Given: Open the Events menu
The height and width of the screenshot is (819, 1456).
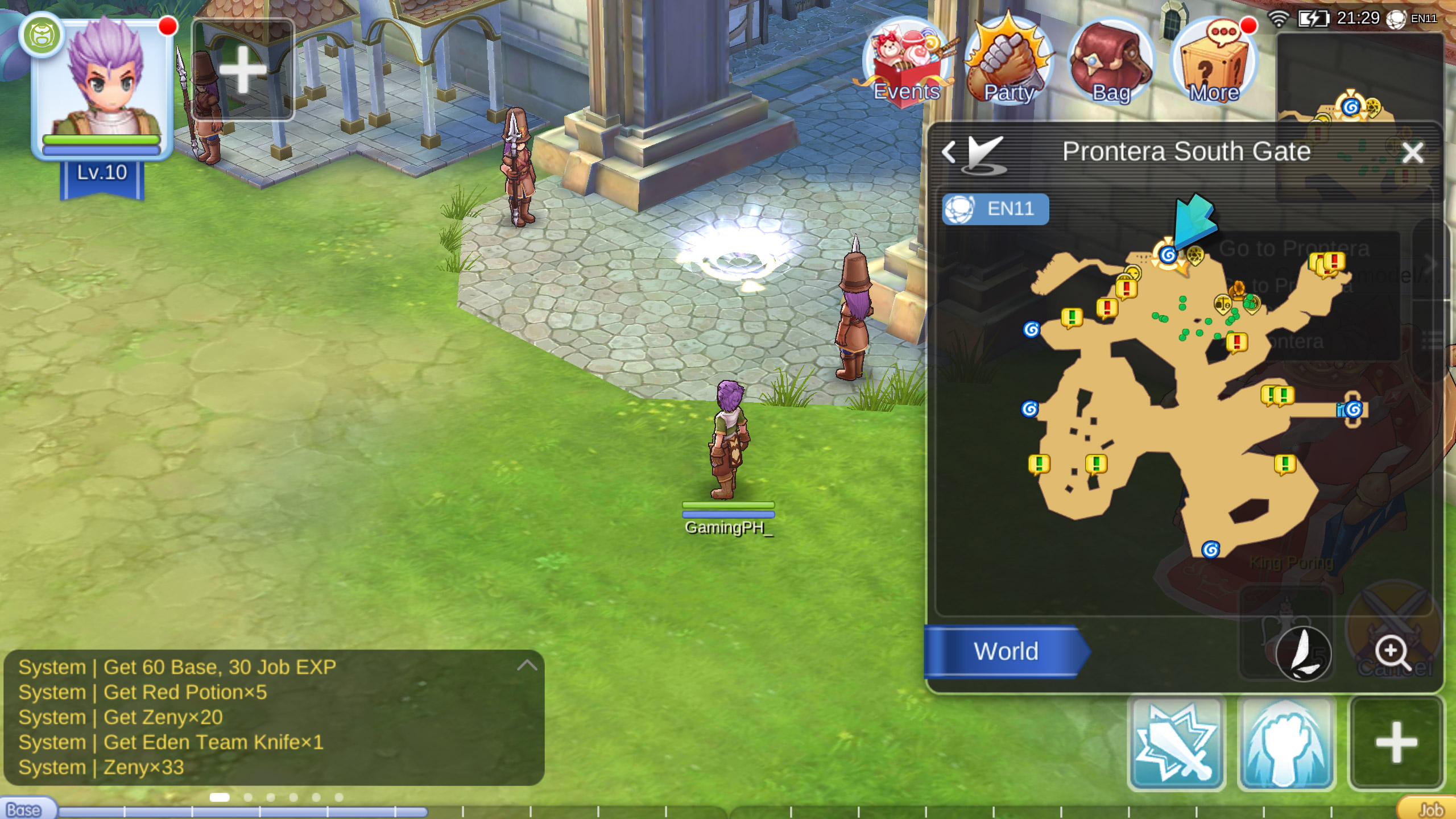Looking at the screenshot, I should click(907, 64).
